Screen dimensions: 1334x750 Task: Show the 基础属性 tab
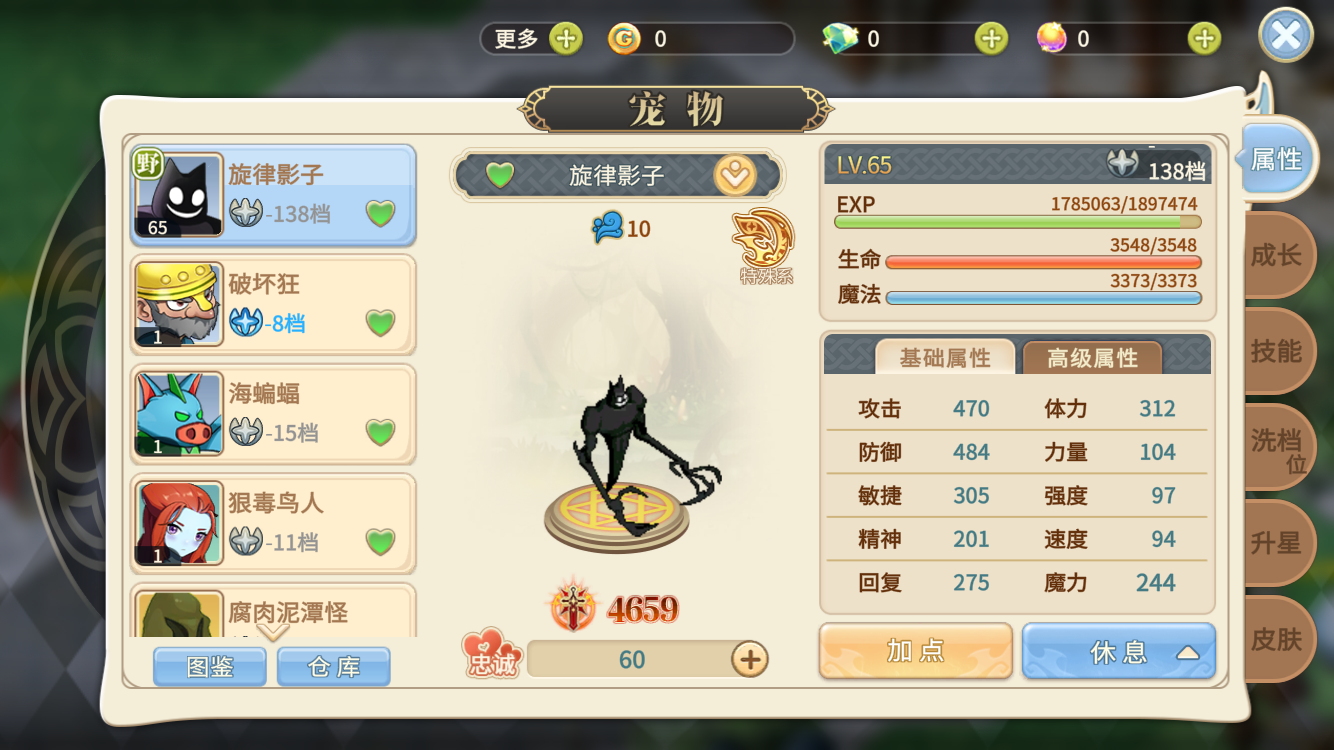(945, 358)
